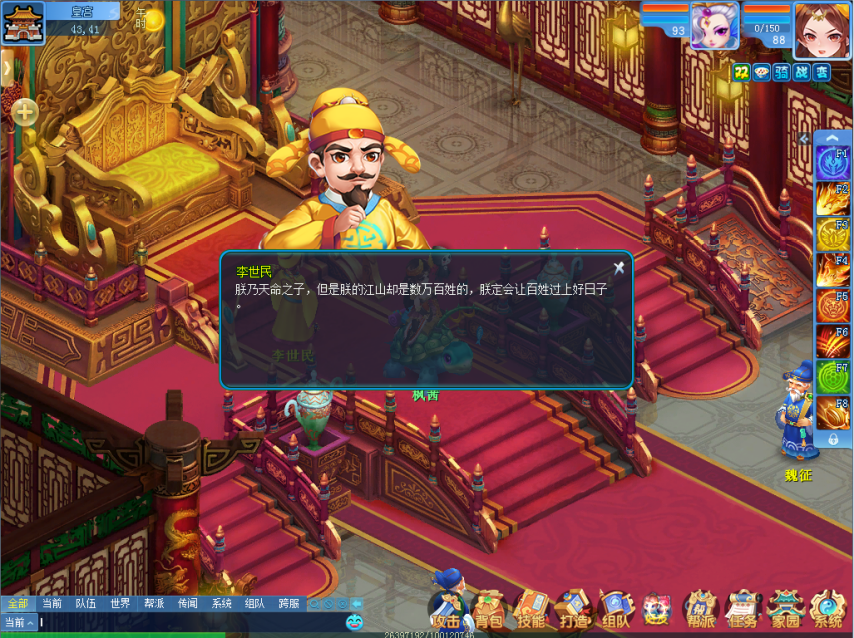Screen dimensions: 854x638
Task: Toggle the skill bar lock
Action: pos(832,439)
